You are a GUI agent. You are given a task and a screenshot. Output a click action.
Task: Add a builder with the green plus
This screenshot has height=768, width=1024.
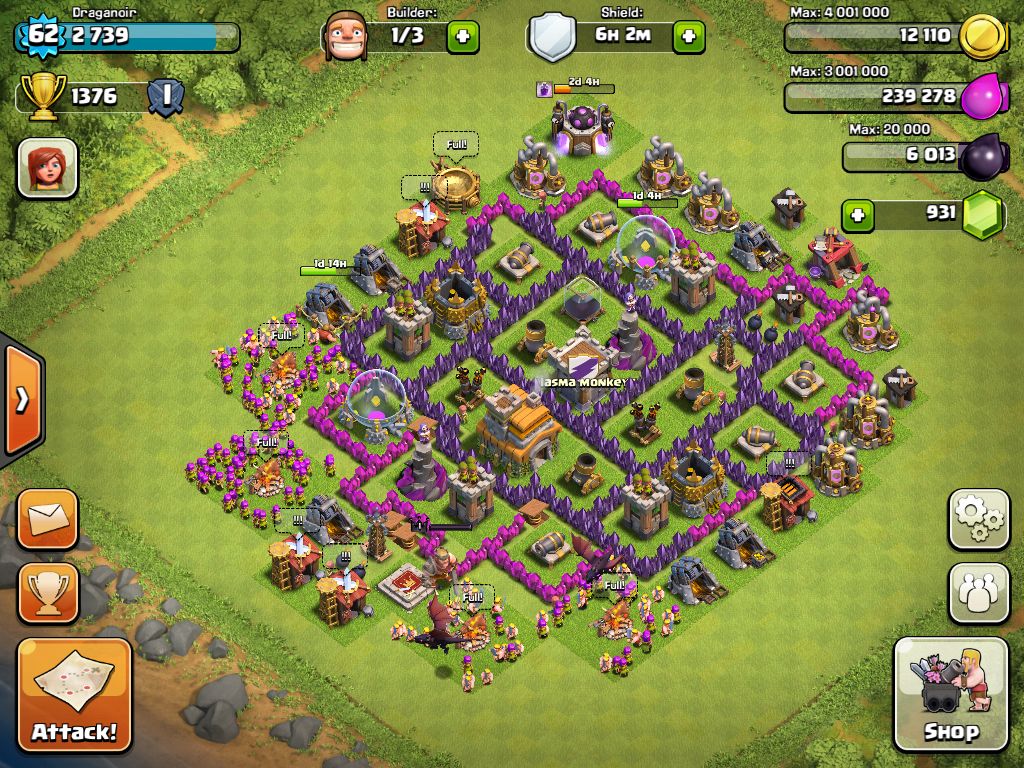tap(462, 37)
